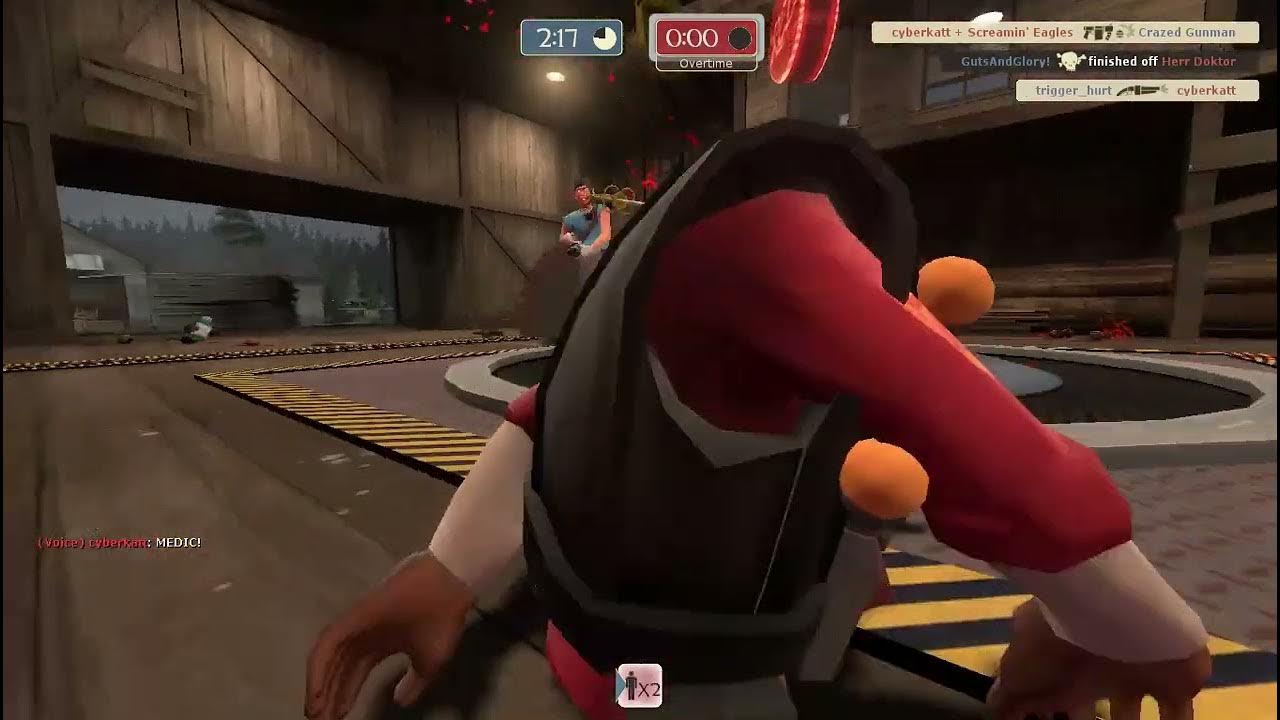Select cyberkatt's MEDIC! voice chat line
The width and height of the screenshot is (1280, 720).
click(120, 542)
